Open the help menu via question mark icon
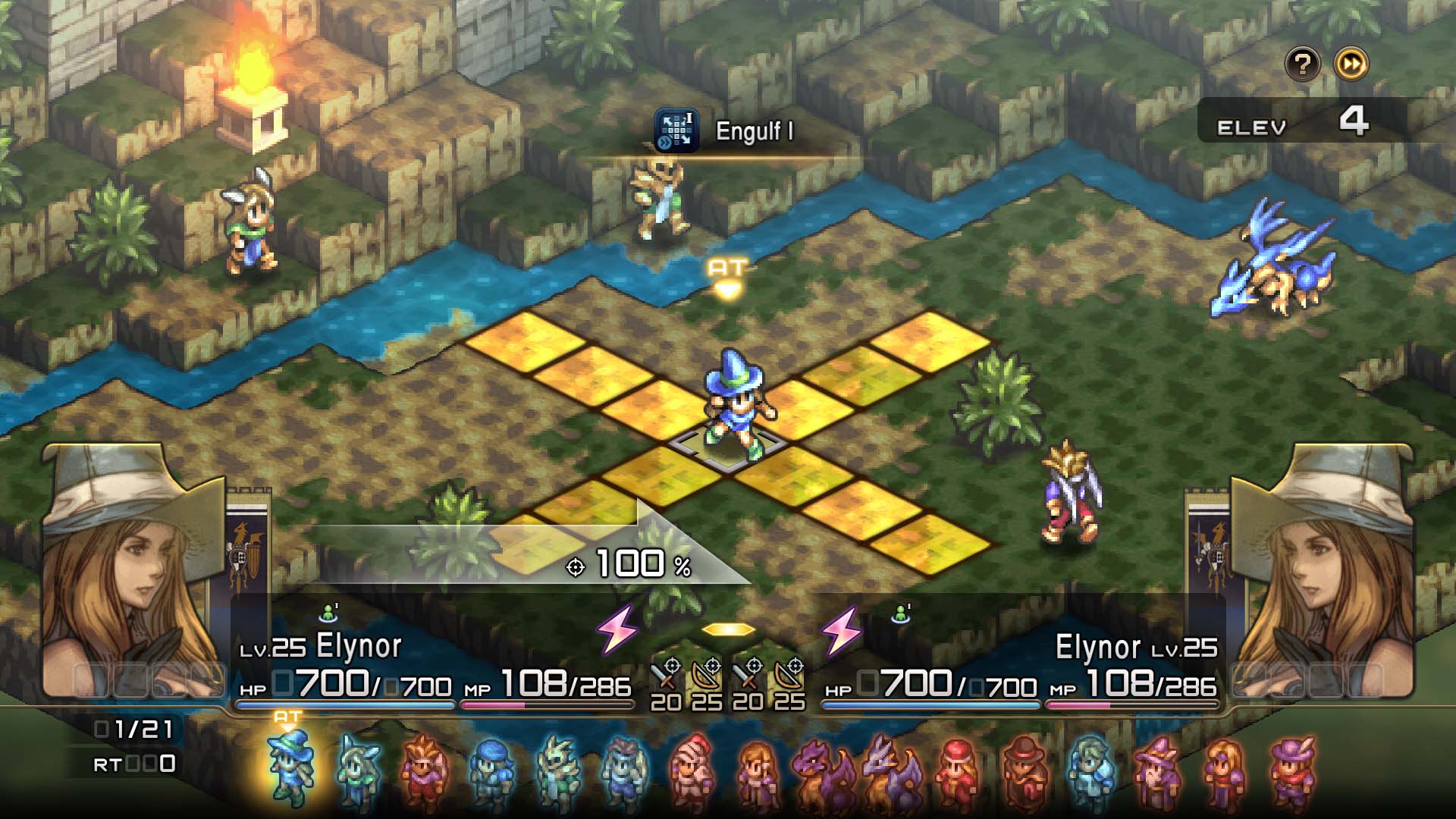Screen dimensions: 1456x819 coord(1302,65)
